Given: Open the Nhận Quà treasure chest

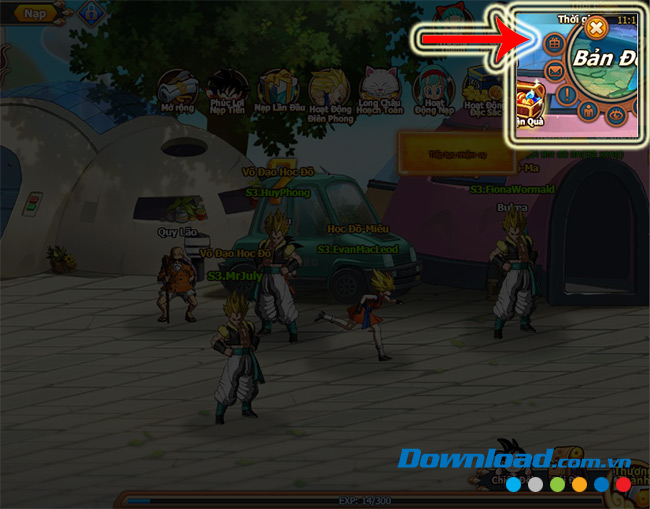Looking at the screenshot, I should pyautogui.click(x=530, y=102).
